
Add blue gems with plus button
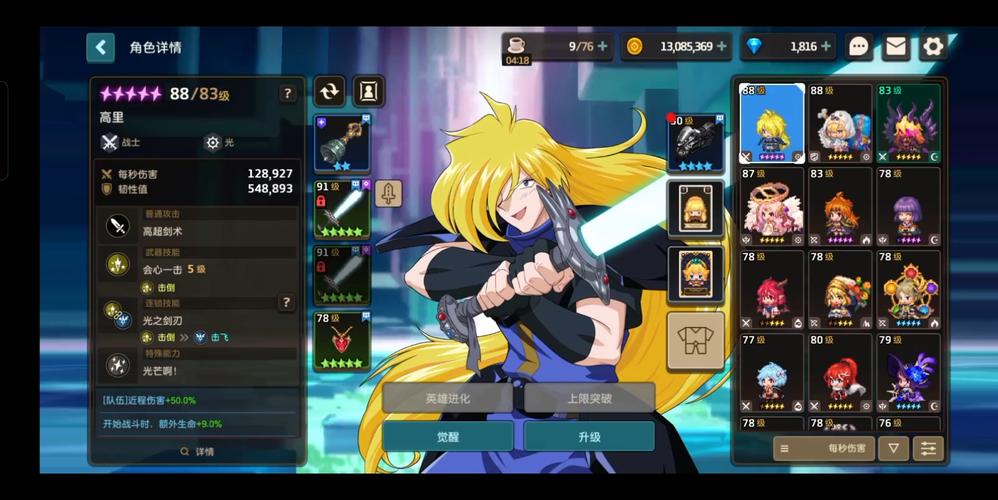pyautogui.click(x=826, y=46)
